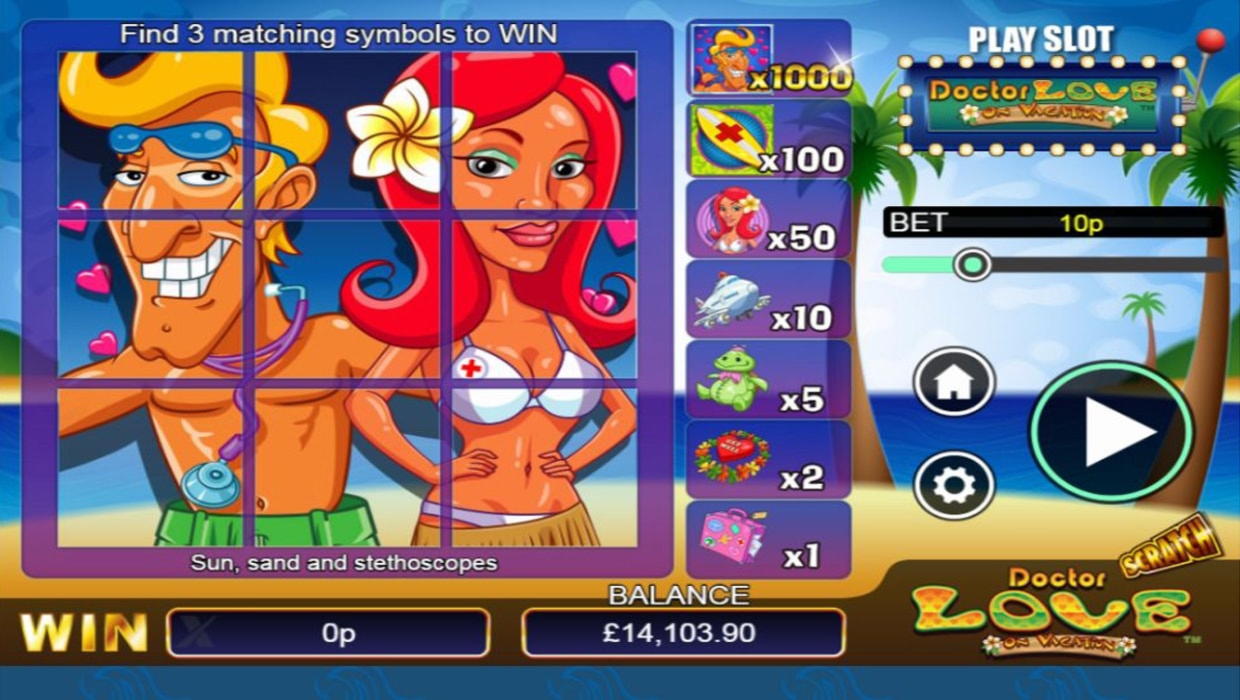
Task: Select the heart wreath x2 paytable symbol
Action: 768,459
